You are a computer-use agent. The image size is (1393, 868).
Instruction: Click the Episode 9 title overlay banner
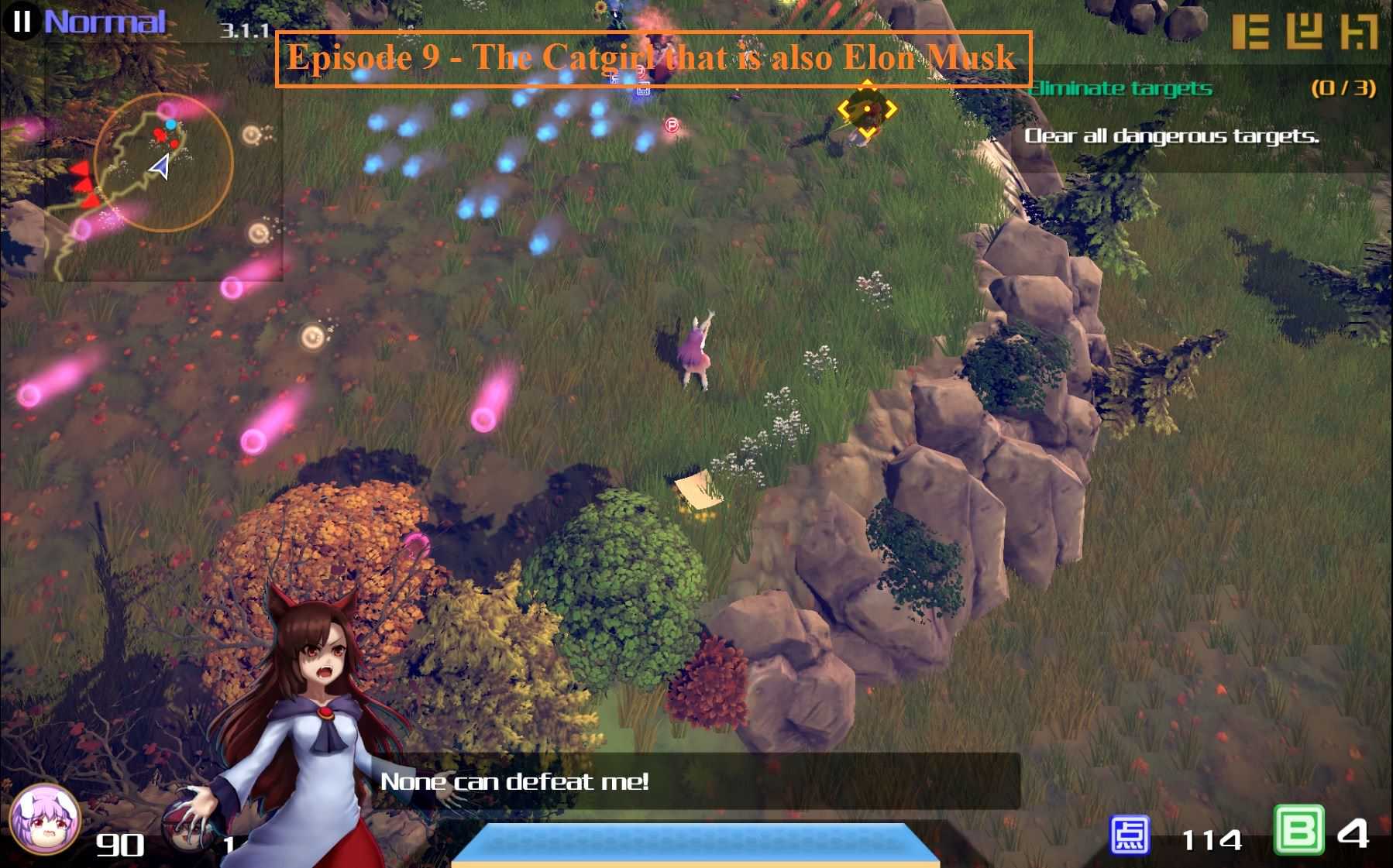click(x=653, y=58)
